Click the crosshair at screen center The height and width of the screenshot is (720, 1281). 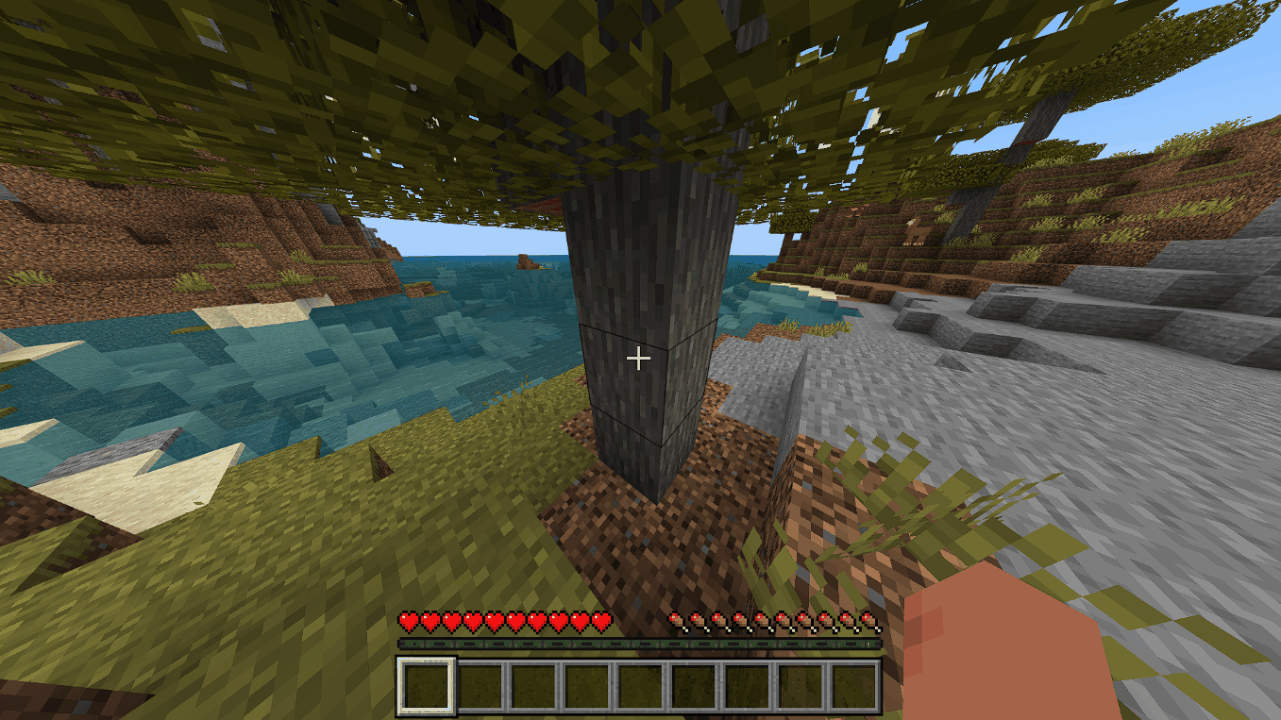click(640, 357)
